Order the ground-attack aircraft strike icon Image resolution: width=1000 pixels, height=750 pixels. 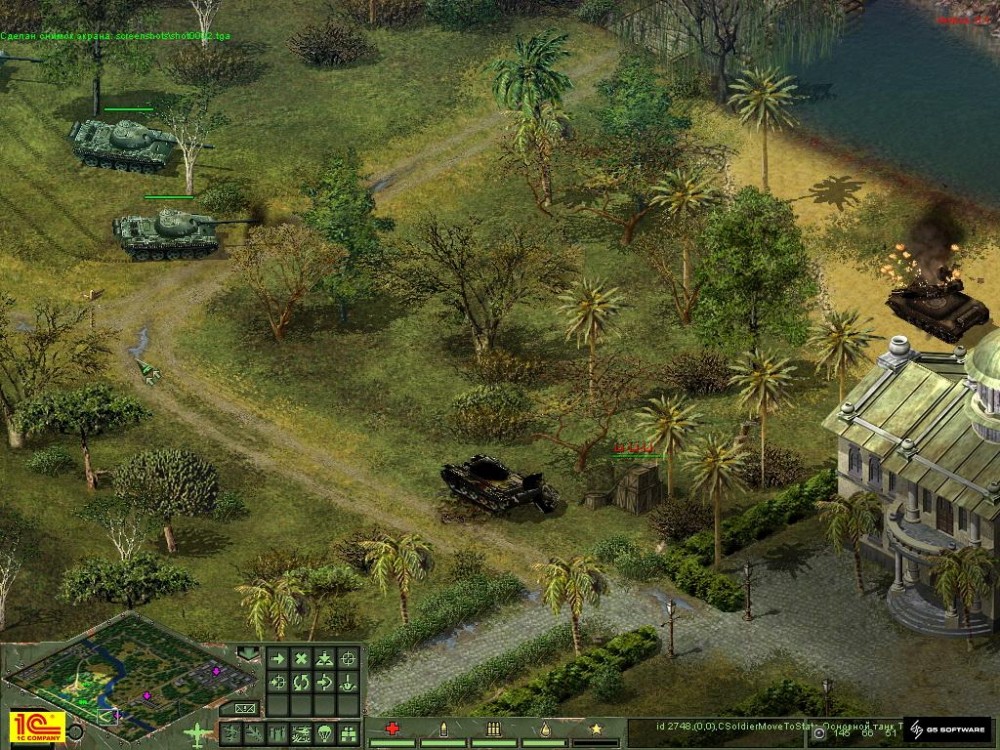tap(301, 733)
